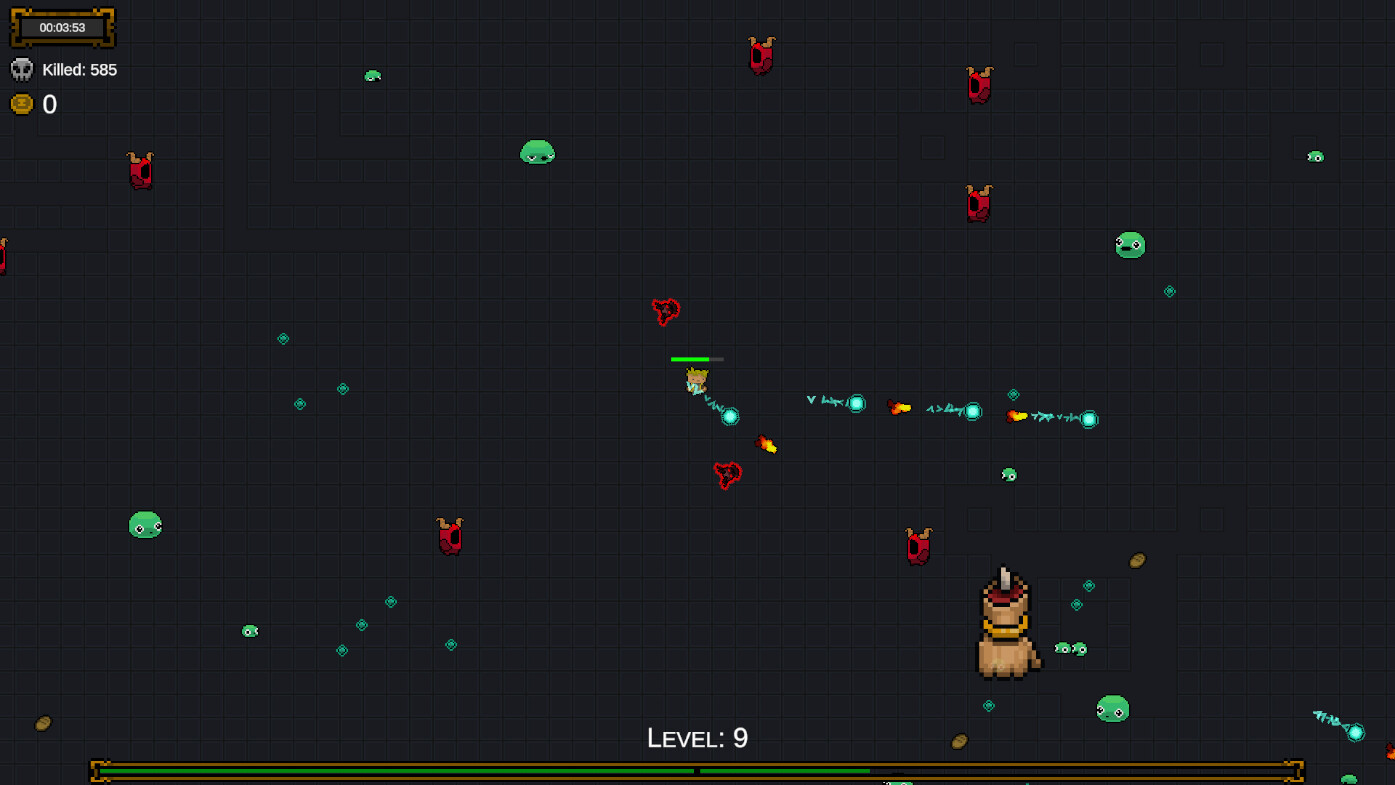Click the green slime on the left side

tap(143, 523)
